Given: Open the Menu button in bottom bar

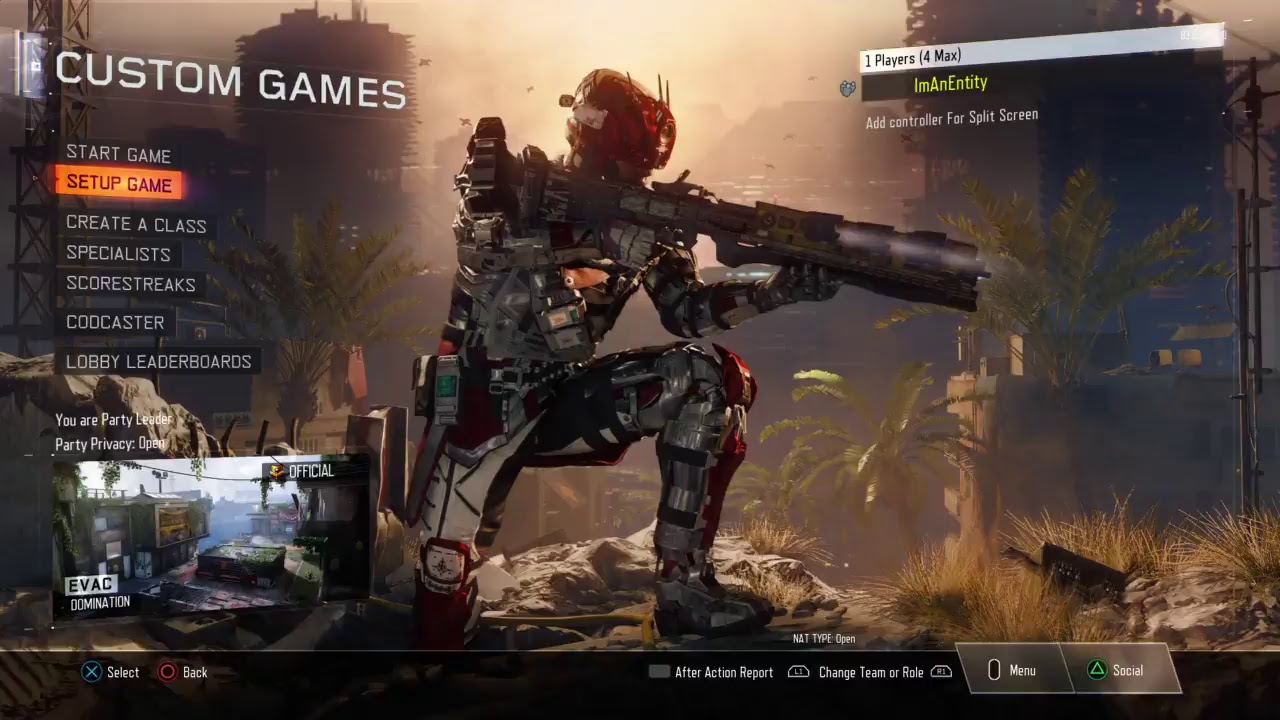Looking at the screenshot, I should coord(1012,671).
